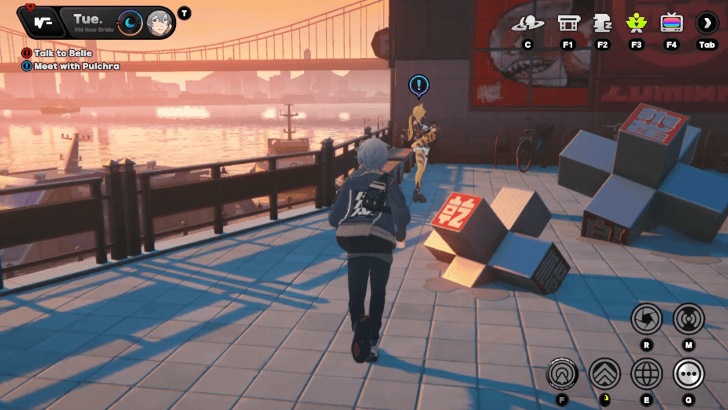This screenshot has height=410, width=728.
Task: Open the moon time-of-day clock
Action: 129,22
